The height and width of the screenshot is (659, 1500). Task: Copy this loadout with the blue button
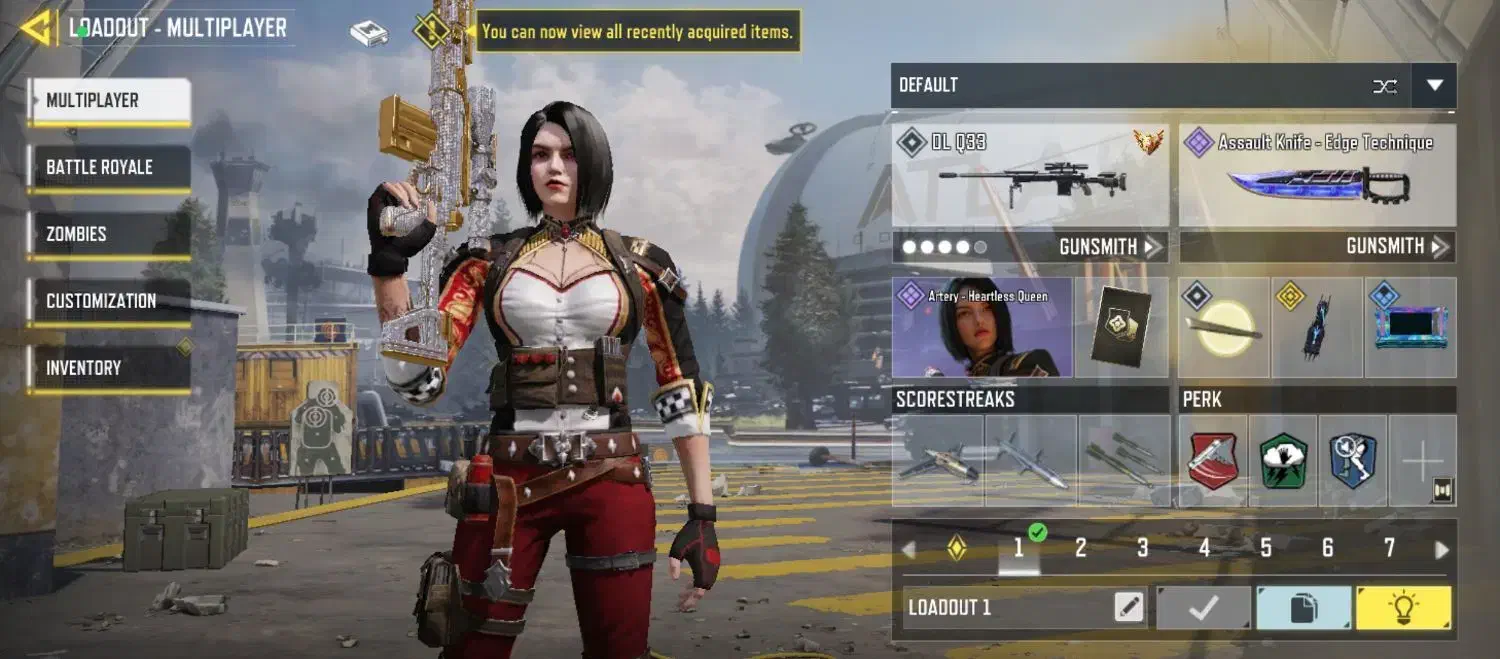click(x=1303, y=608)
